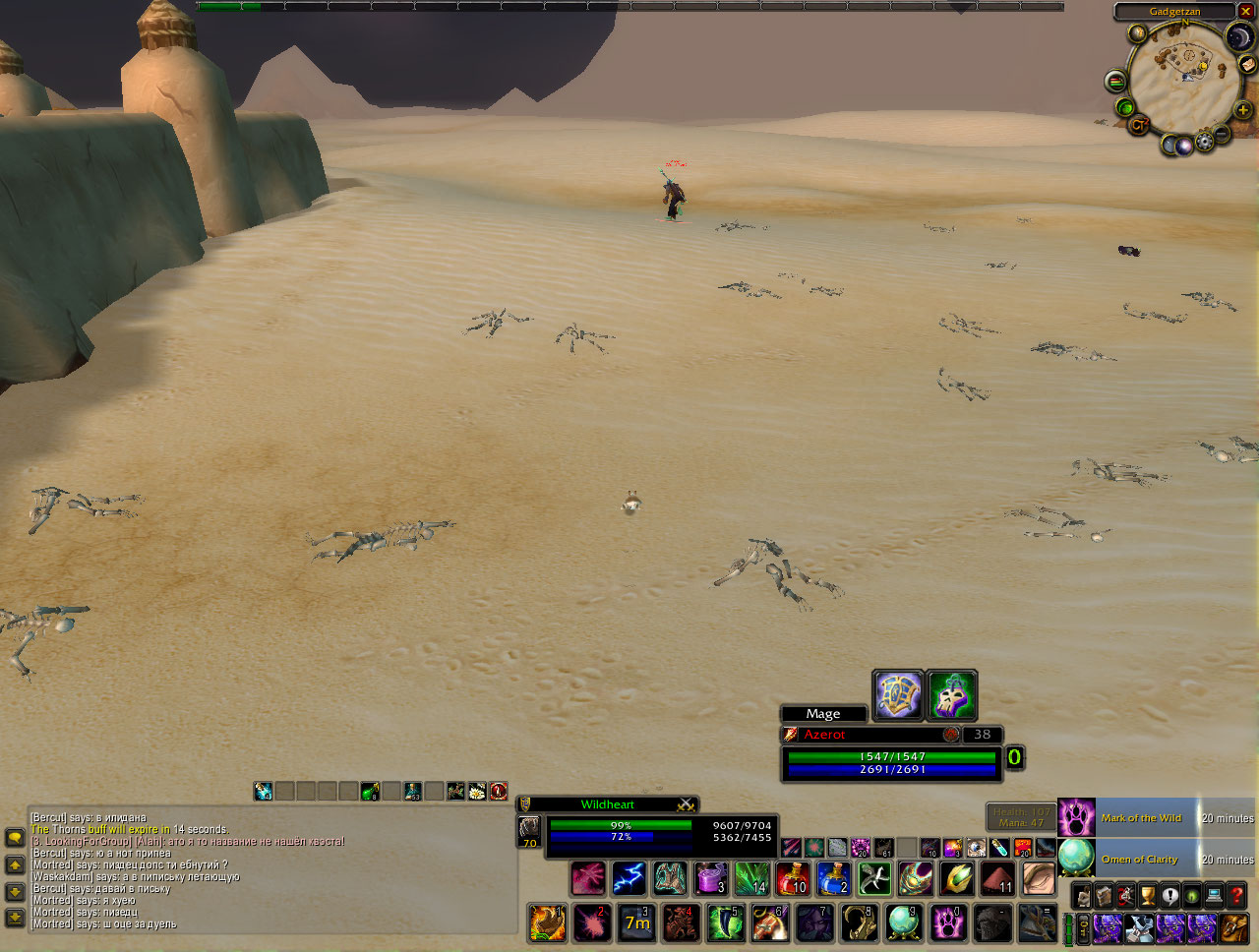This screenshot has height=952, width=1259.
Task: Click the crescent moon day-night indicator
Action: [1238, 37]
